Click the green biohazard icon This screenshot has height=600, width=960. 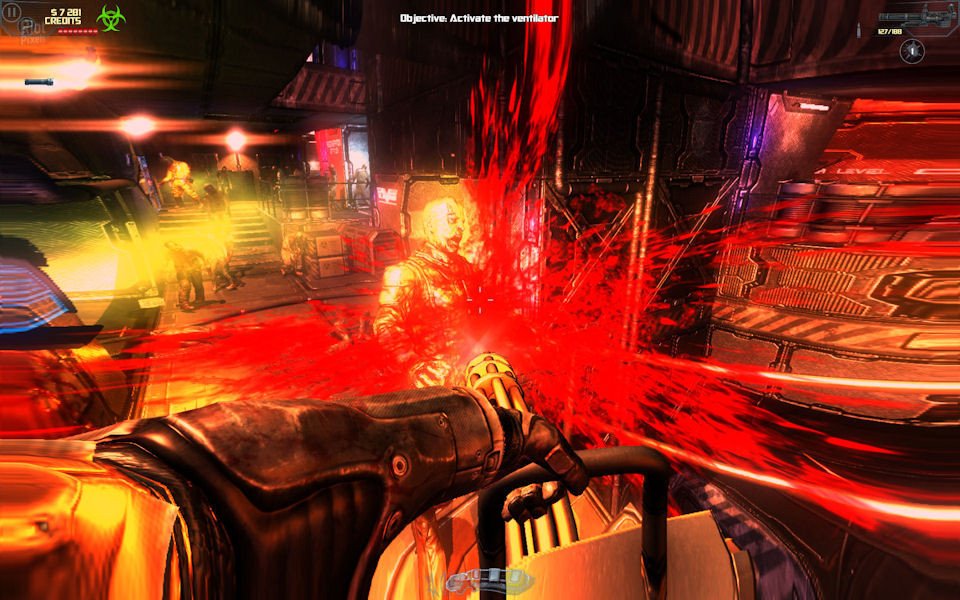point(110,17)
